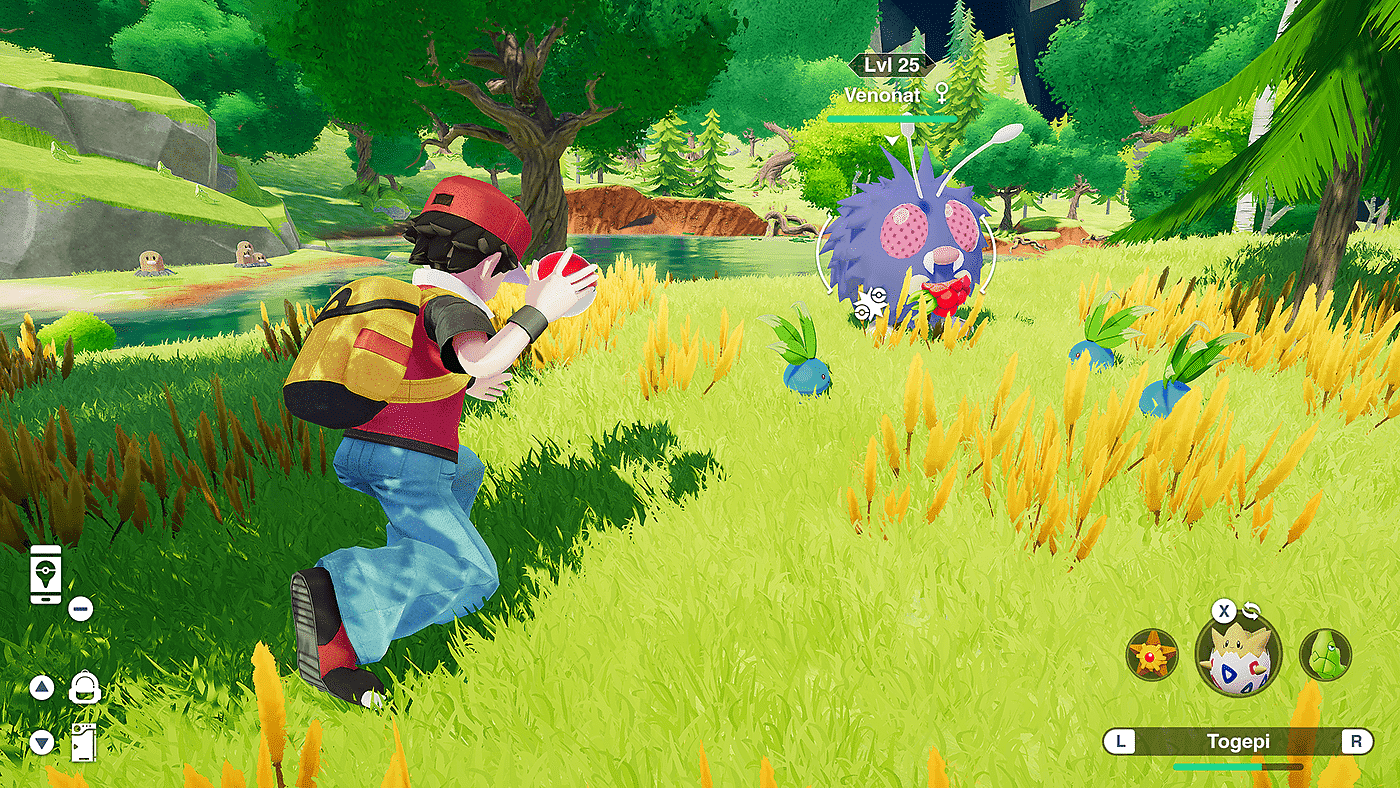The image size is (1400, 788).
Task: Click the swap arrows icon above Togepi
Action: (x=1252, y=611)
